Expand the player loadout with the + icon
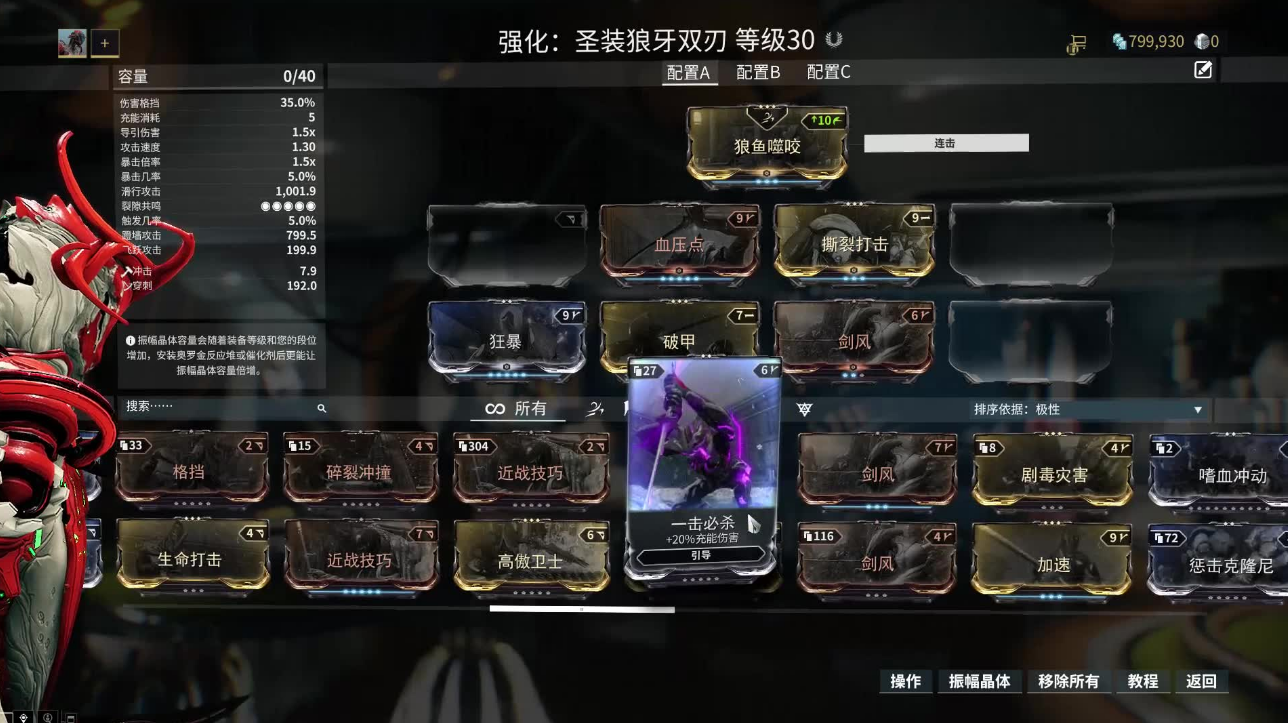This screenshot has height=723, width=1288. [104, 42]
